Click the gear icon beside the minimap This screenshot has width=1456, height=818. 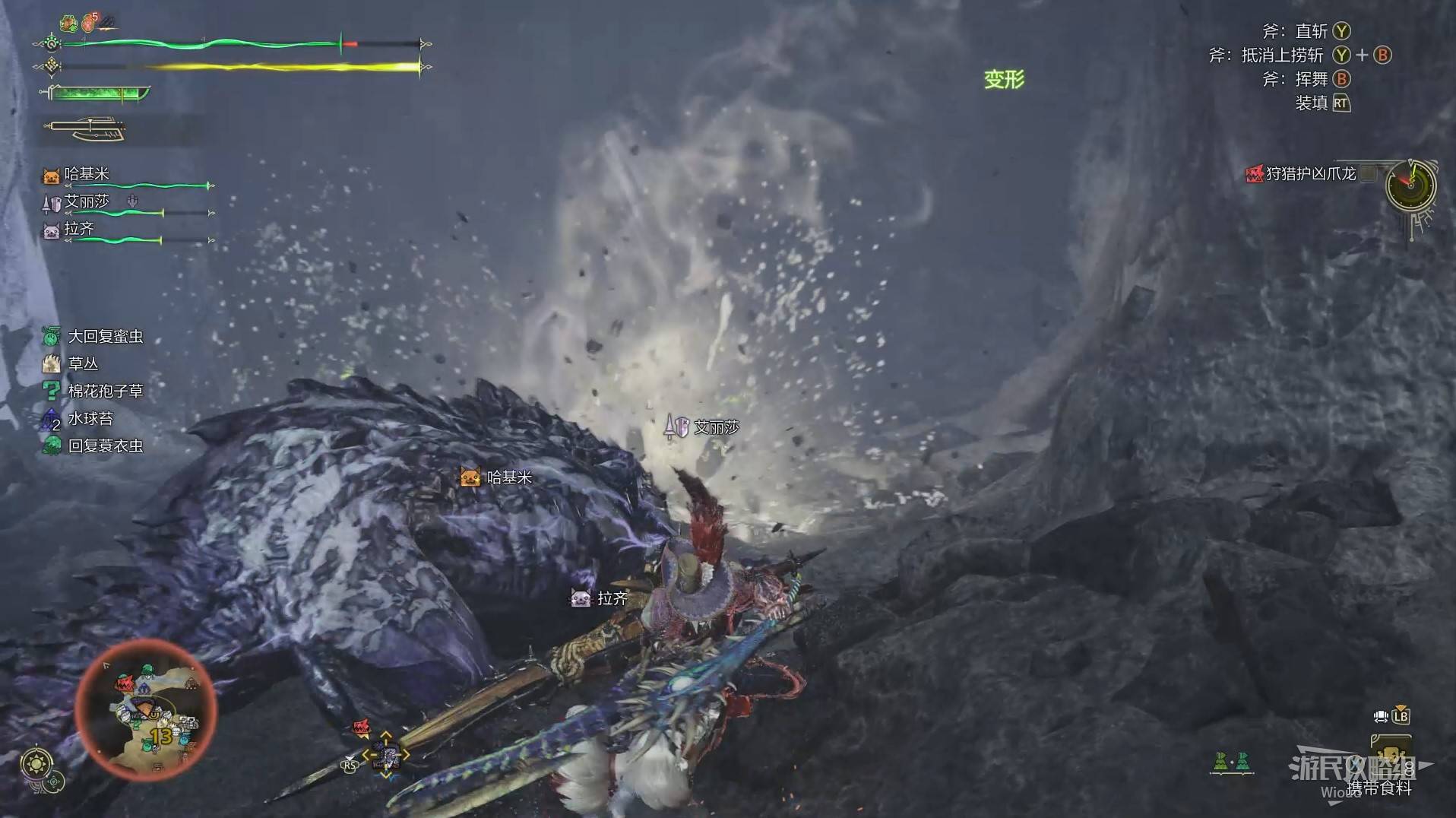37,763
